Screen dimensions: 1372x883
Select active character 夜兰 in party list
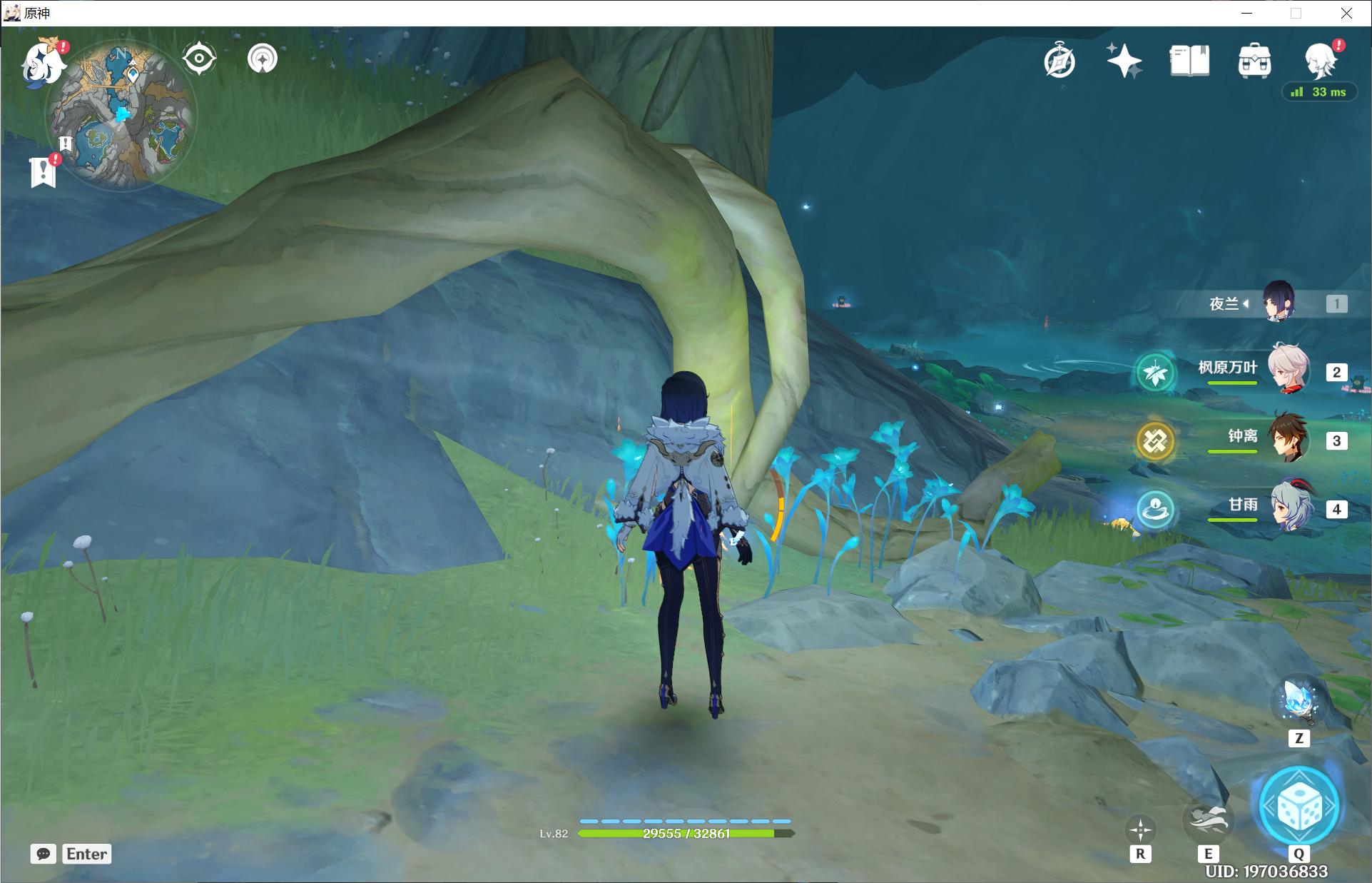click(x=1278, y=302)
